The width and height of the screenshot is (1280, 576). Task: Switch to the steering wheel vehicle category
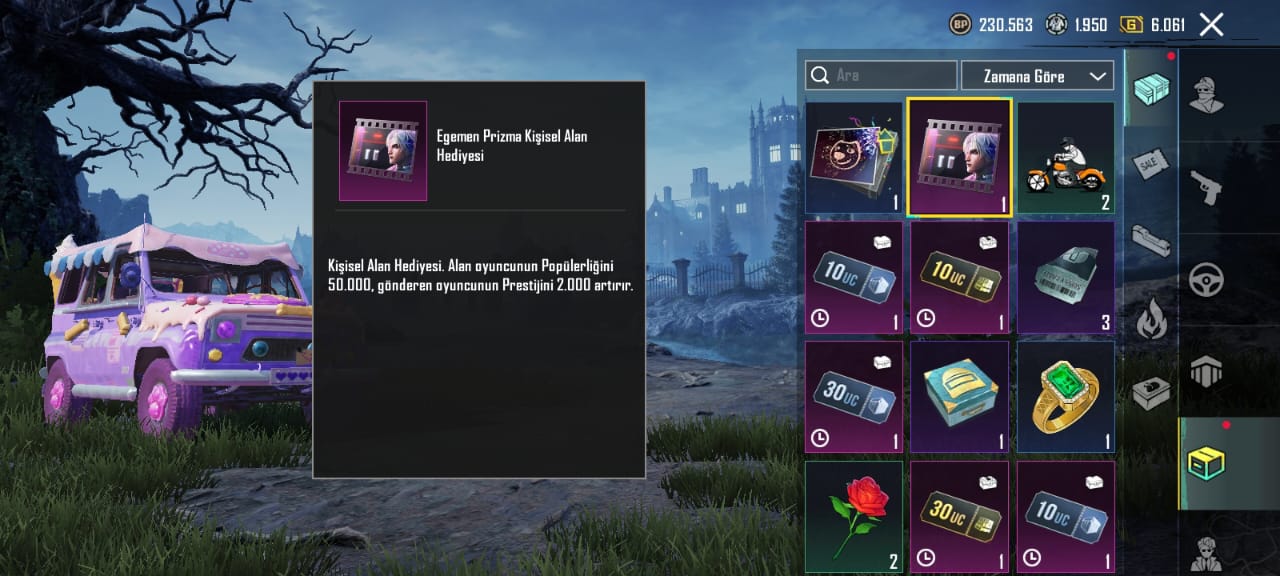tap(1206, 280)
